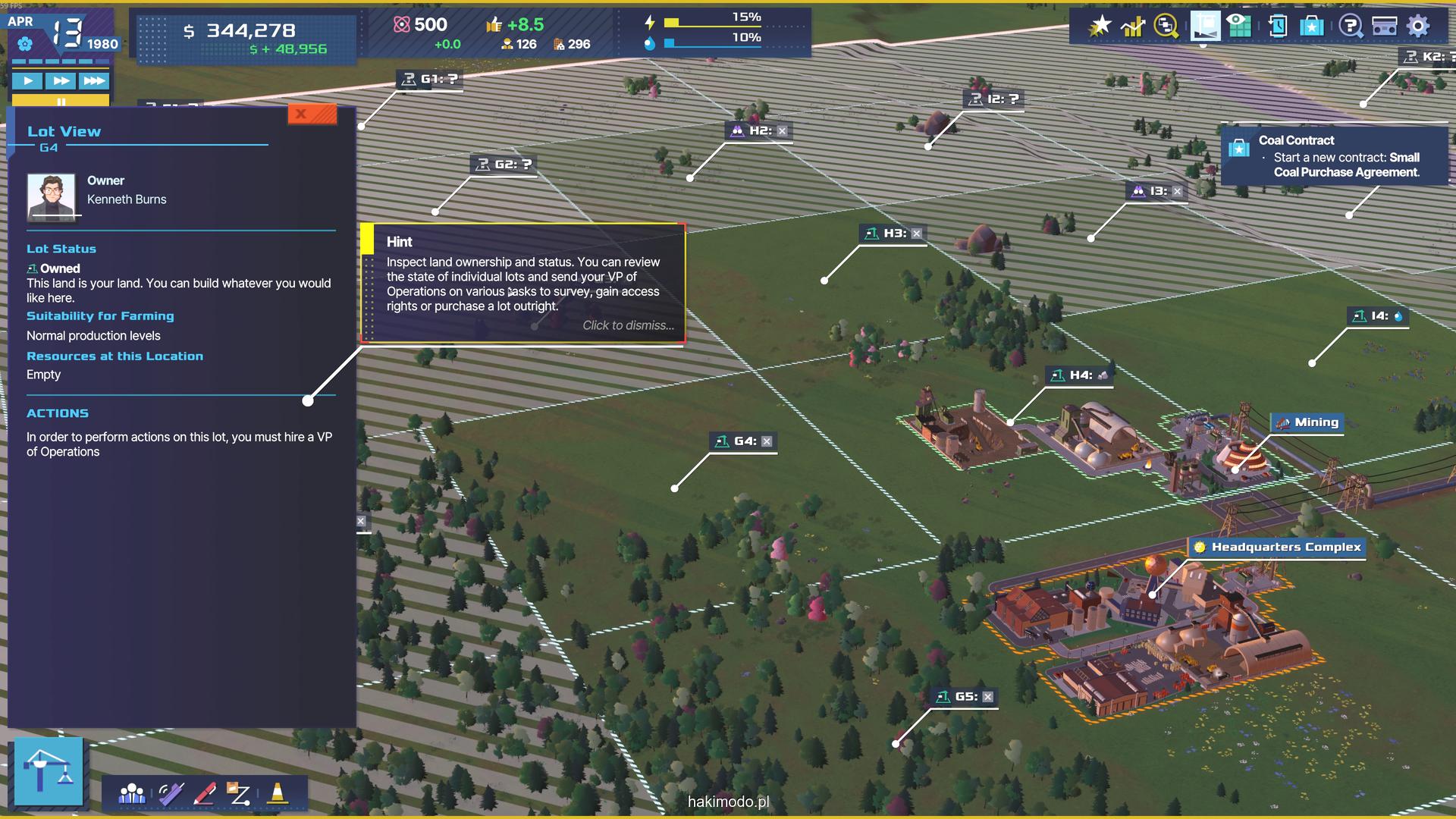Set game speed to double fast-forward

tap(61, 80)
